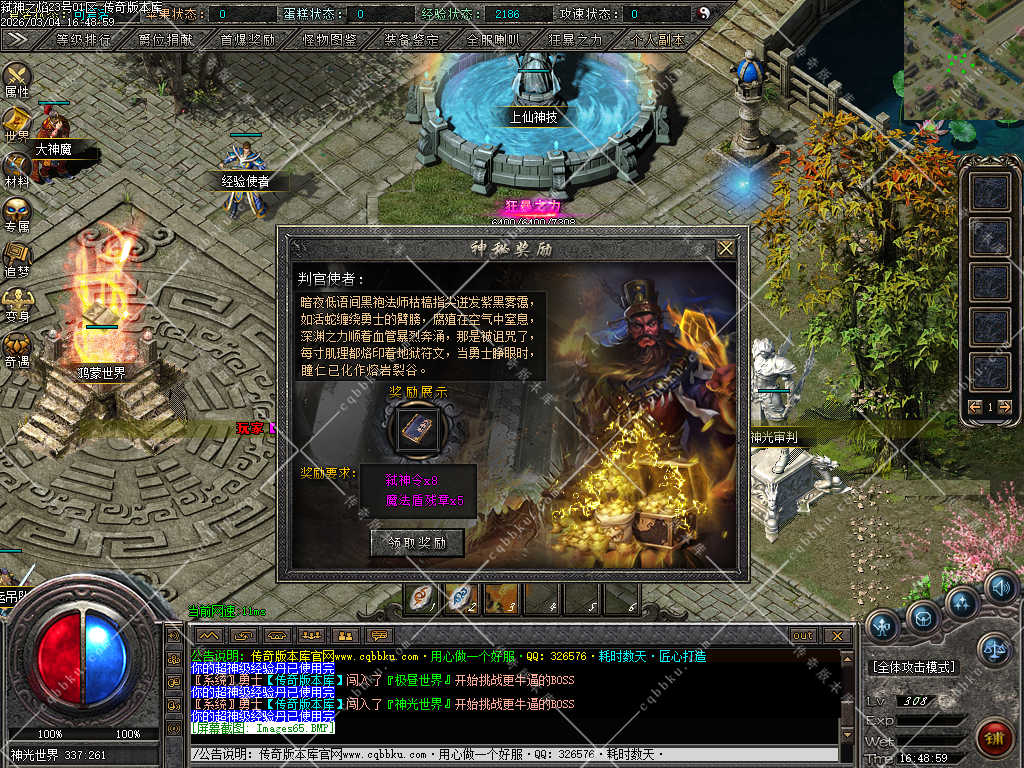This screenshot has width=1024, height=768.
Task: Open 个人副本 personal dungeon
Action: pos(657,40)
